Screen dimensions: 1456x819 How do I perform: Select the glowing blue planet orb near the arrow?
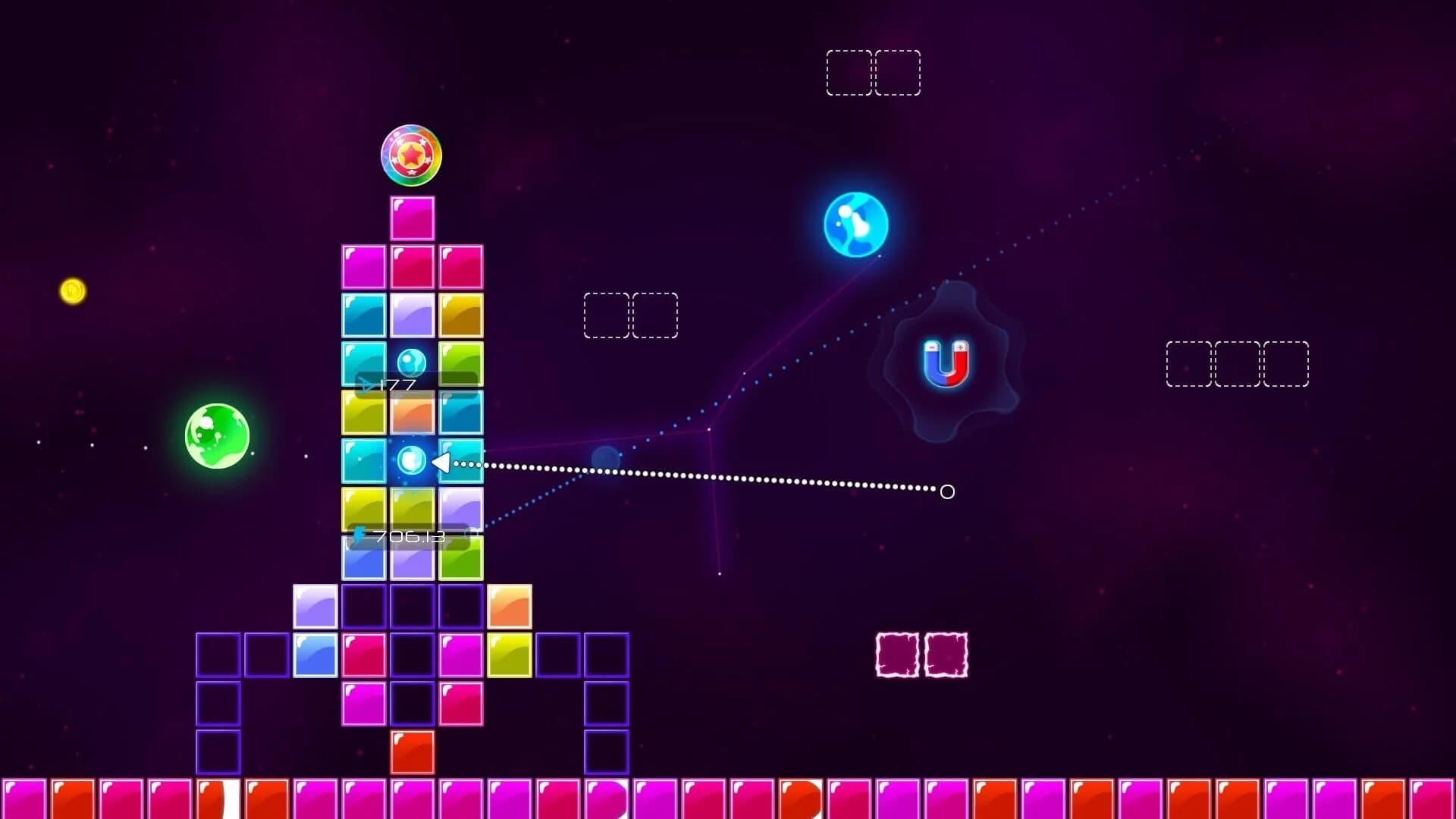413,461
